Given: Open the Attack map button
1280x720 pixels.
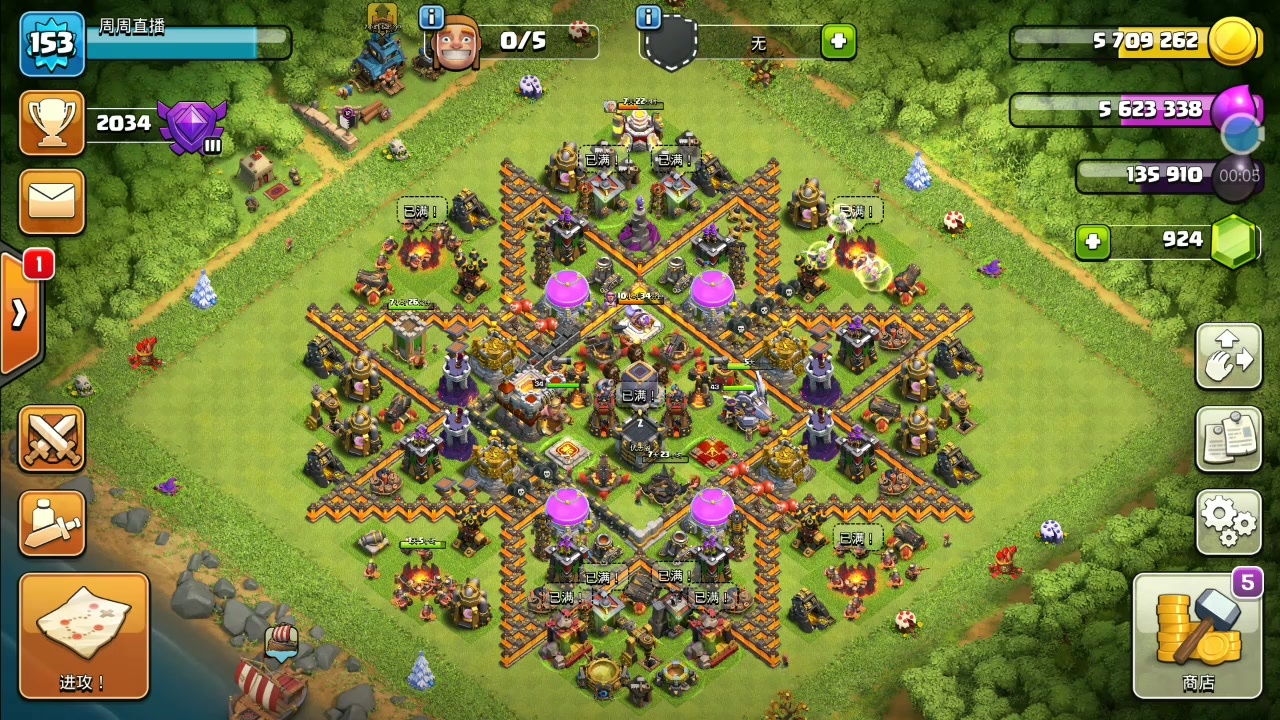Looking at the screenshot, I should click(x=84, y=635).
